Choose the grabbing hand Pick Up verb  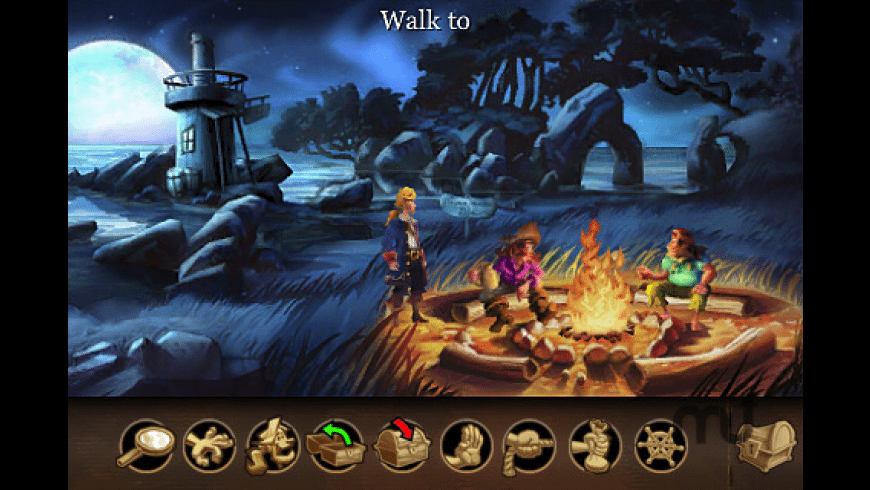pos(209,445)
